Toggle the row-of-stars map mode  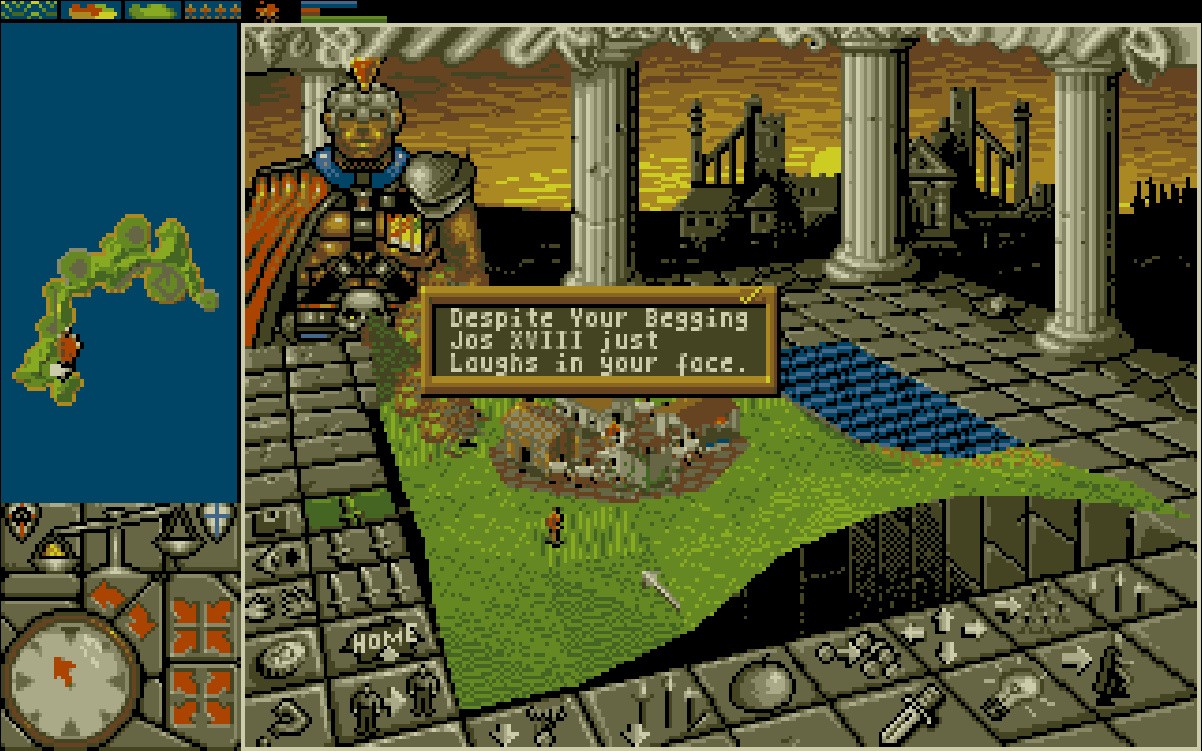click(213, 11)
